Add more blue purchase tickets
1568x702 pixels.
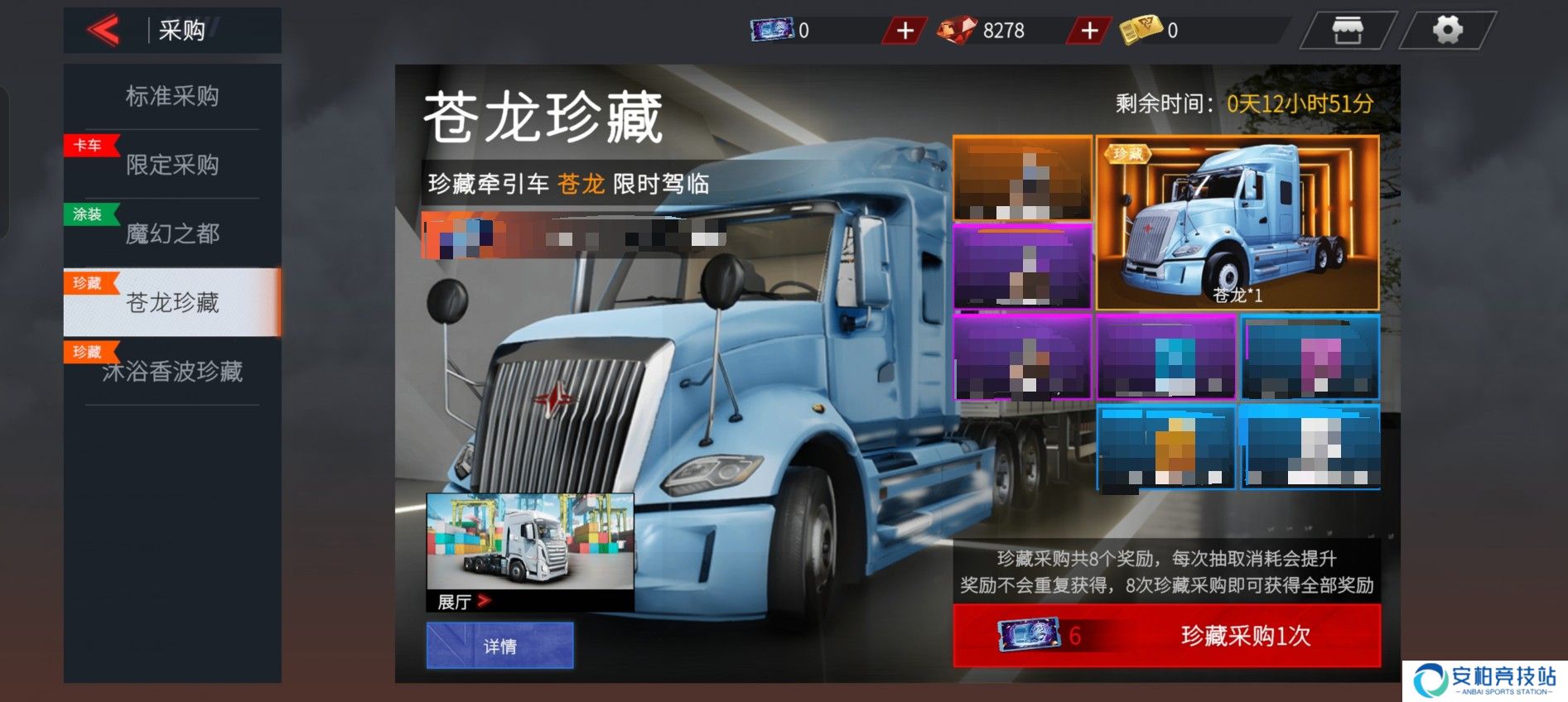pos(905,31)
